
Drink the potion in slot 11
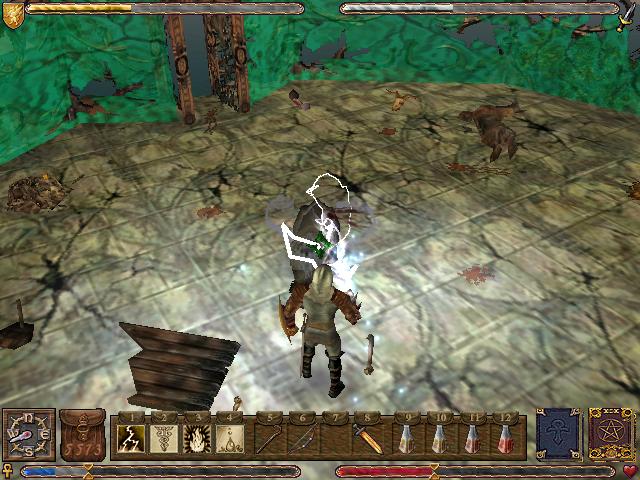[471, 438]
